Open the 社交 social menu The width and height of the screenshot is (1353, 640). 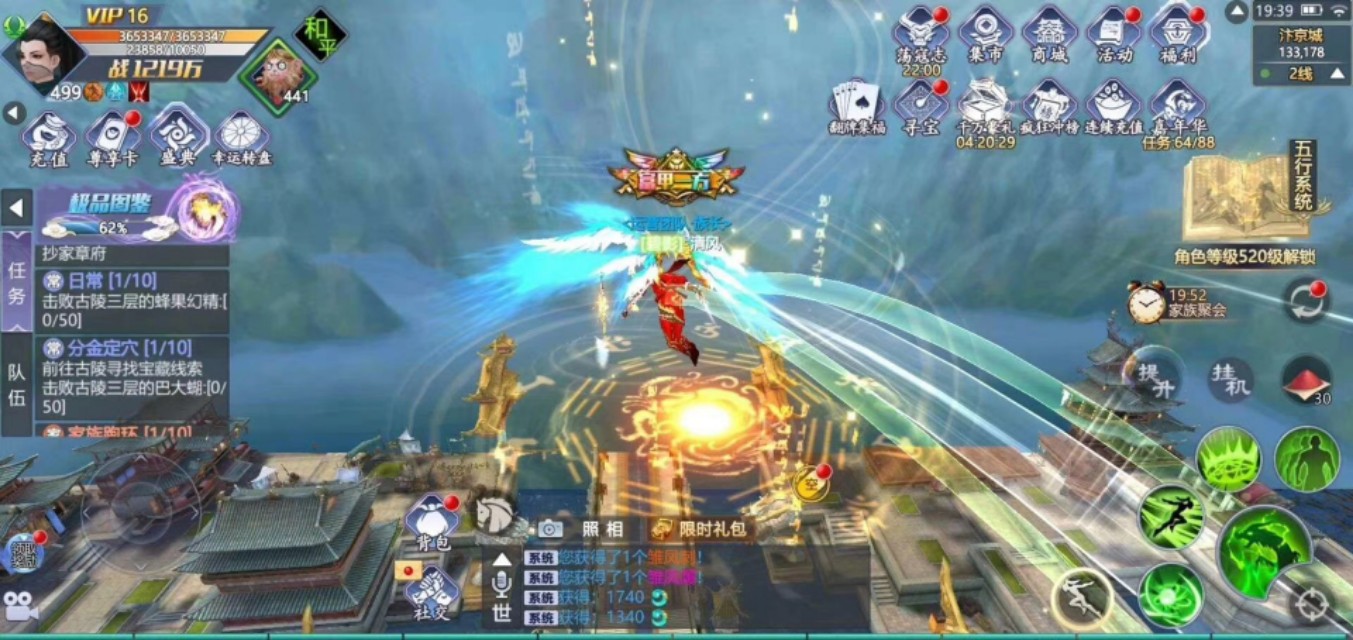point(431,592)
